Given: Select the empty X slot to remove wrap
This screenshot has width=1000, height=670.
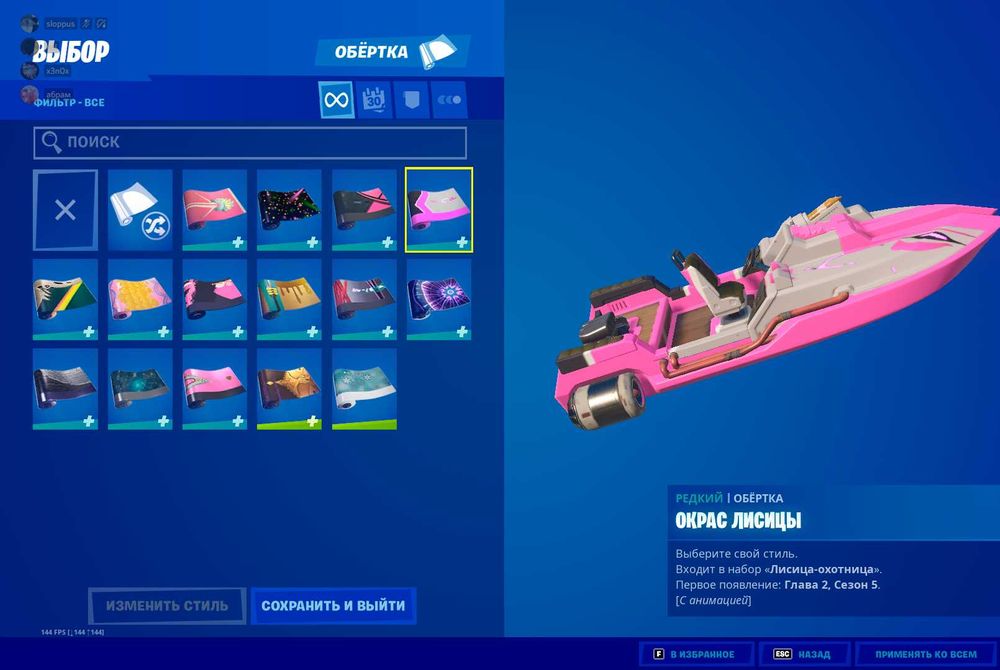Looking at the screenshot, I should click(65, 210).
